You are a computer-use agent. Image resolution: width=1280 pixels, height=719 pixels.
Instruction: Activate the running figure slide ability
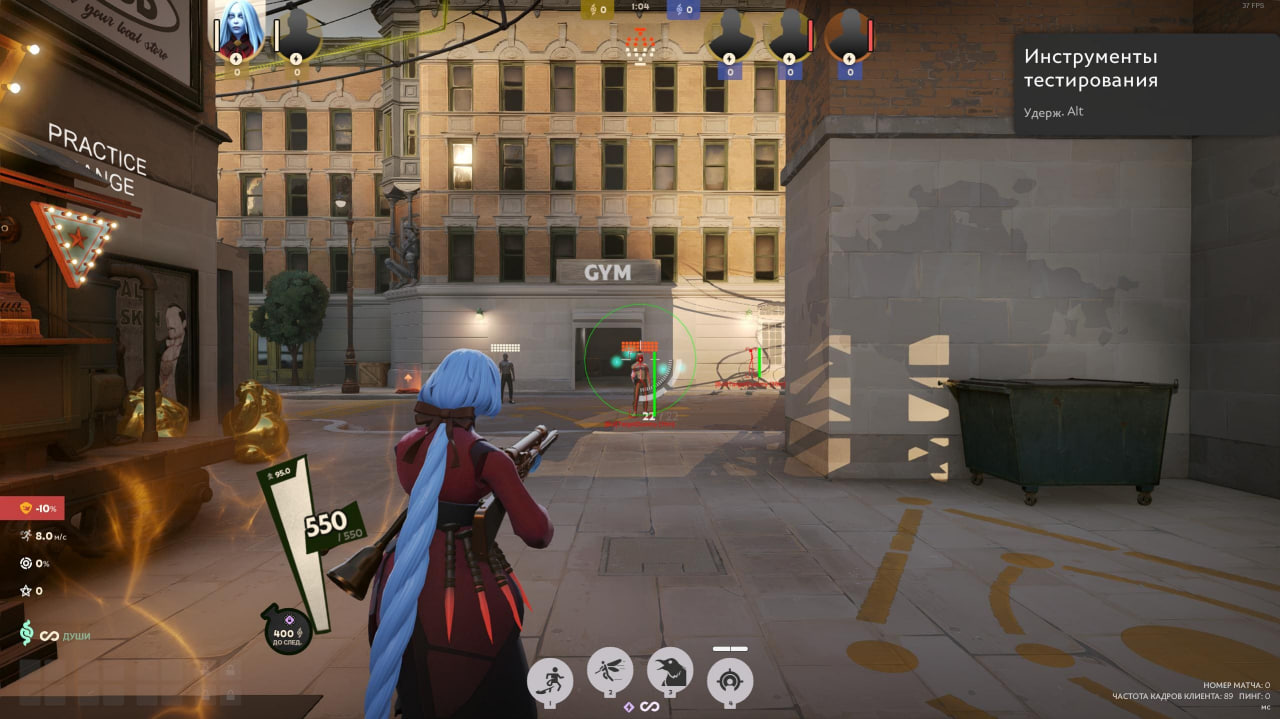click(x=549, y=681)
